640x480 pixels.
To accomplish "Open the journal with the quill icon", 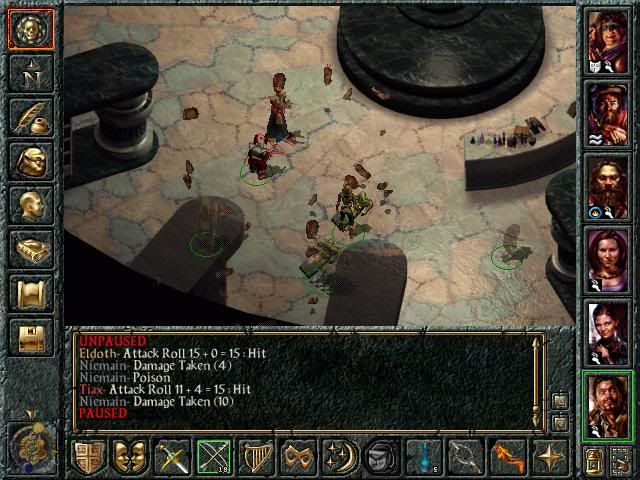I will pos(30,116).
